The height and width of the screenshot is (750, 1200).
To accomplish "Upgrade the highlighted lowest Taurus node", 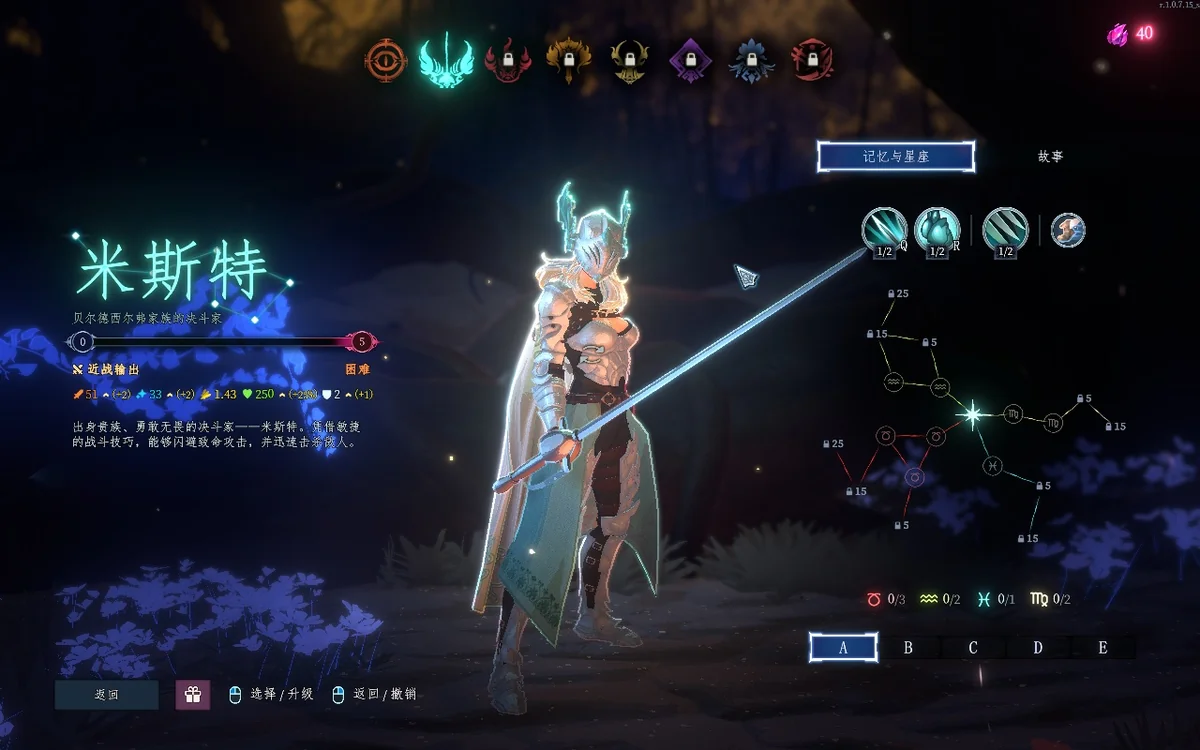I will click(913, 479).
